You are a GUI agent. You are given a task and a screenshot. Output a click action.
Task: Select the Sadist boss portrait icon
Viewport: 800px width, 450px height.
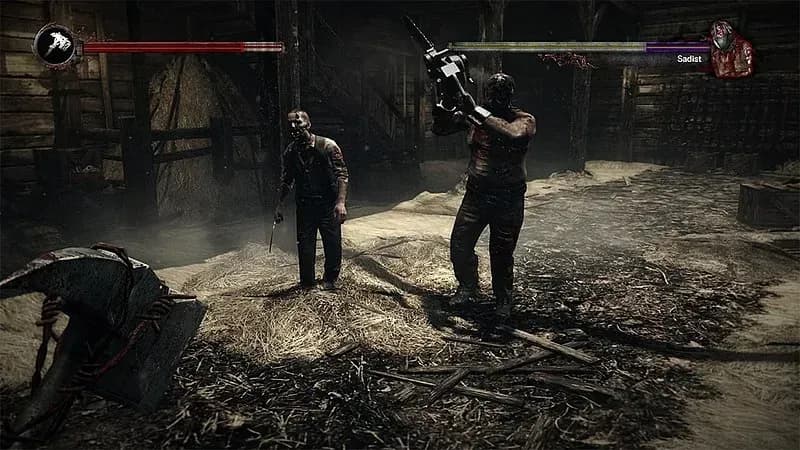(730, 49)
